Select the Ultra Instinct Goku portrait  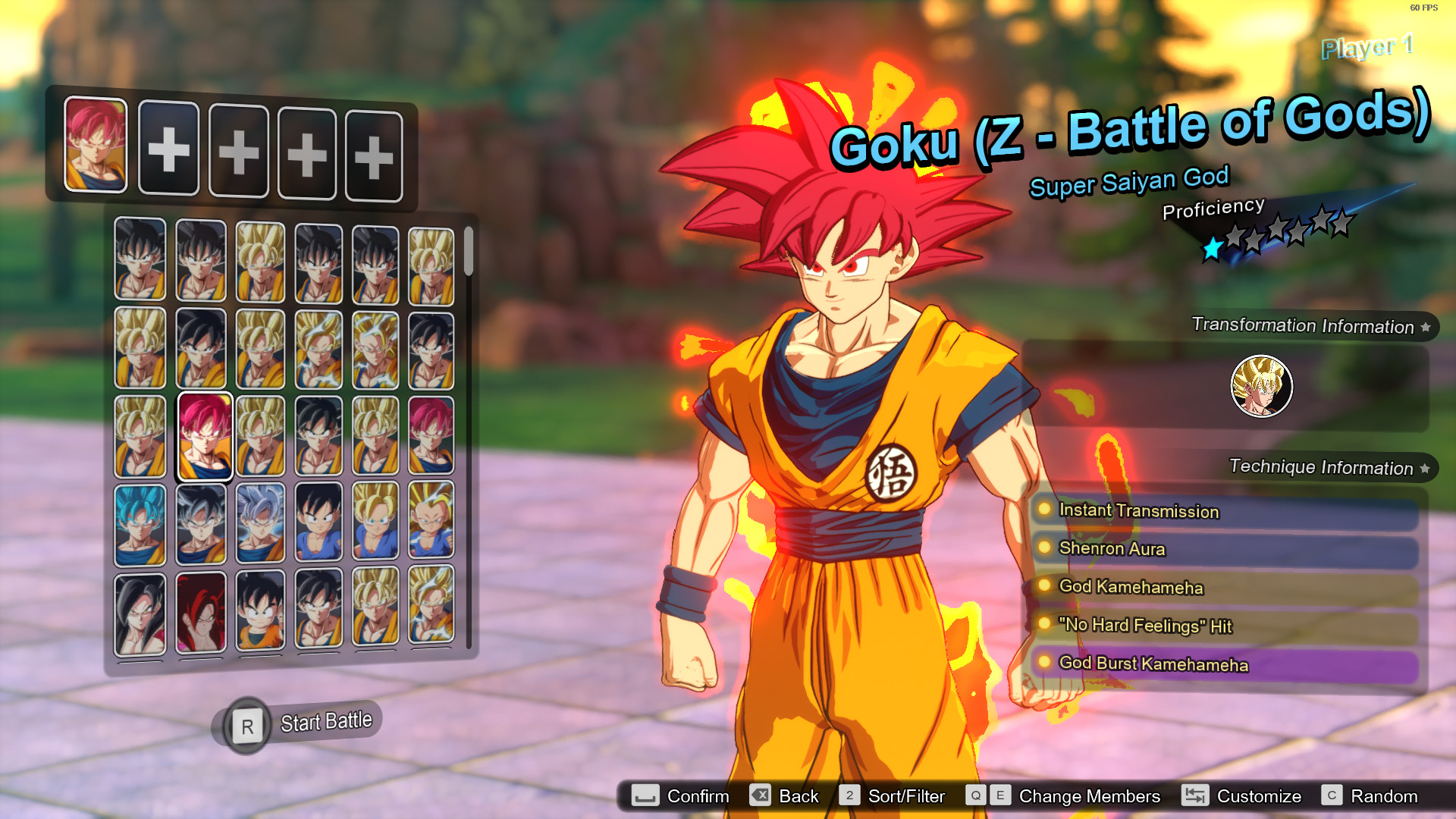pyautogui.click(x=260, y=523)
